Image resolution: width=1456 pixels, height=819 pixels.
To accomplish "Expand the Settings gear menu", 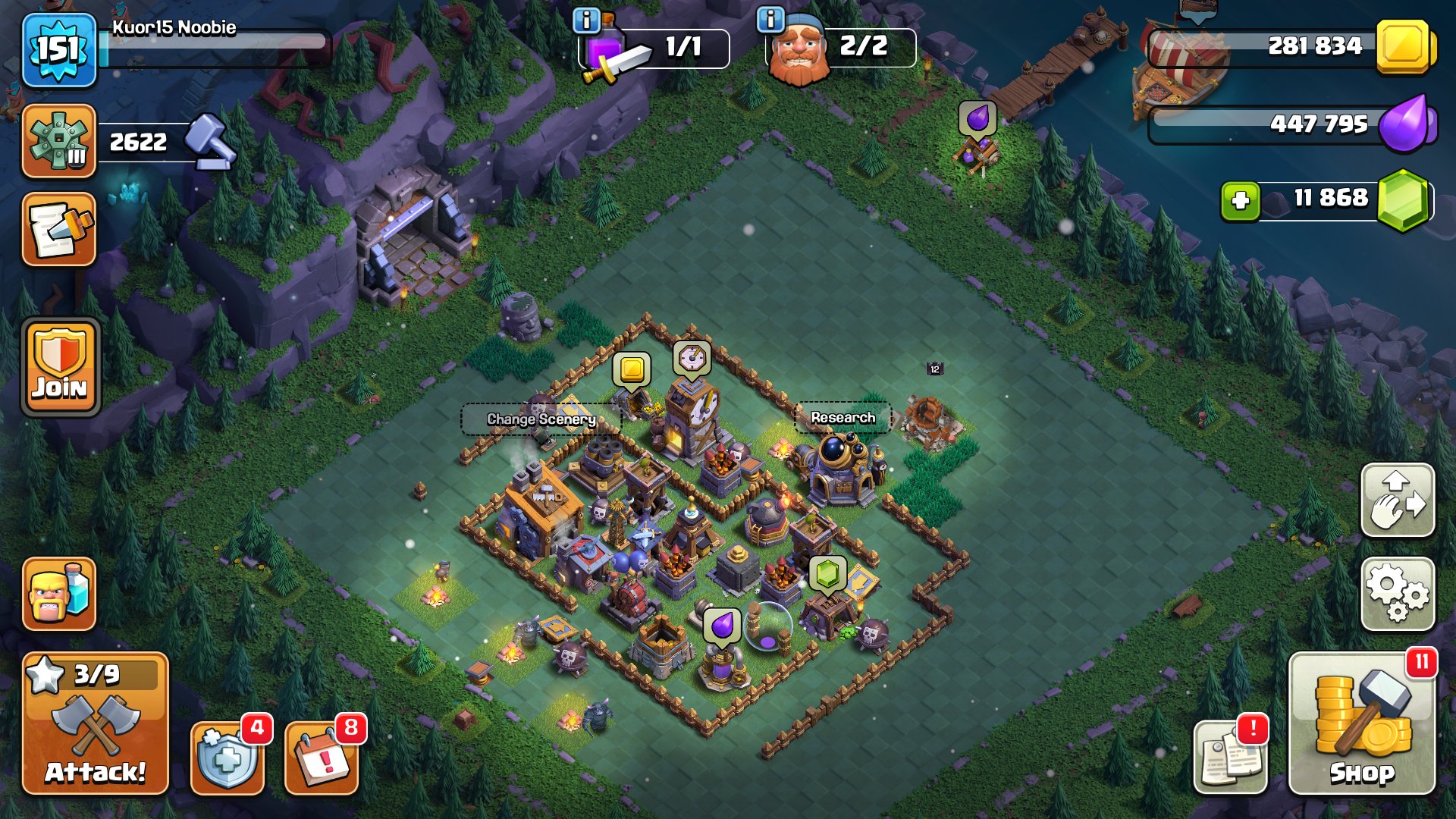I will coord(1398,595).
